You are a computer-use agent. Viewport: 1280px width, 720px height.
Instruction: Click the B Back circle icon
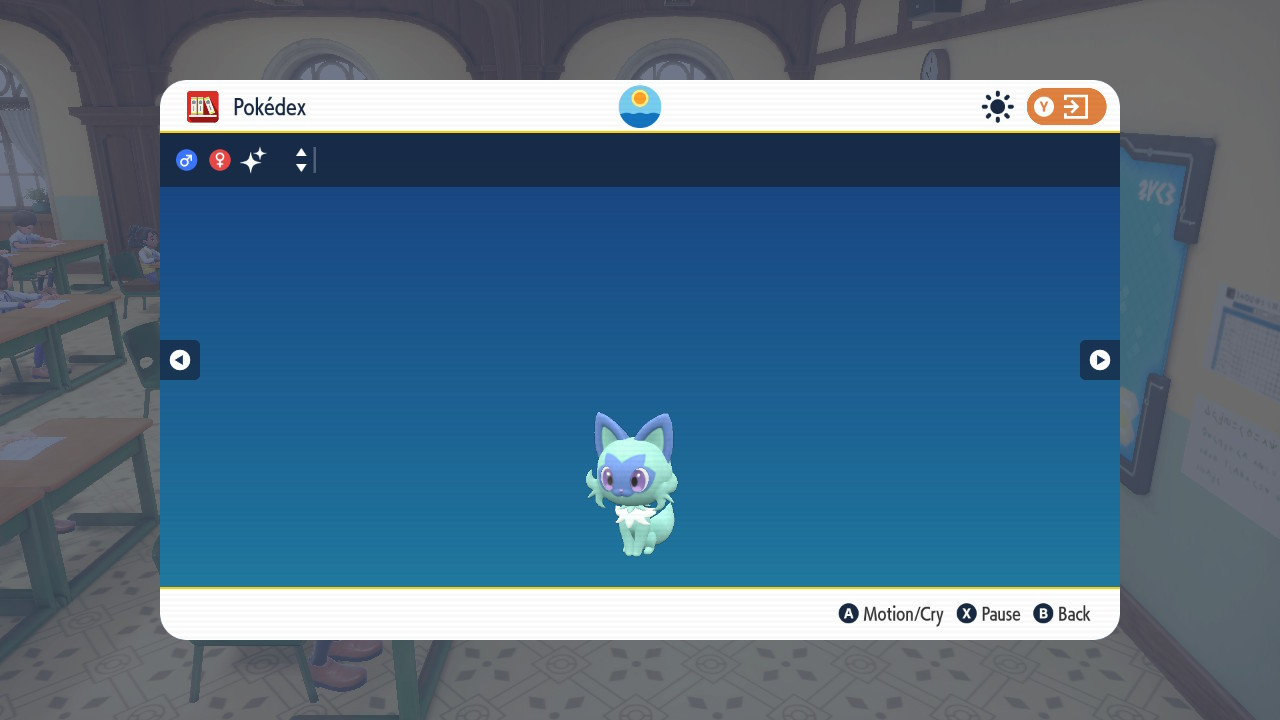click(1043, 614)
